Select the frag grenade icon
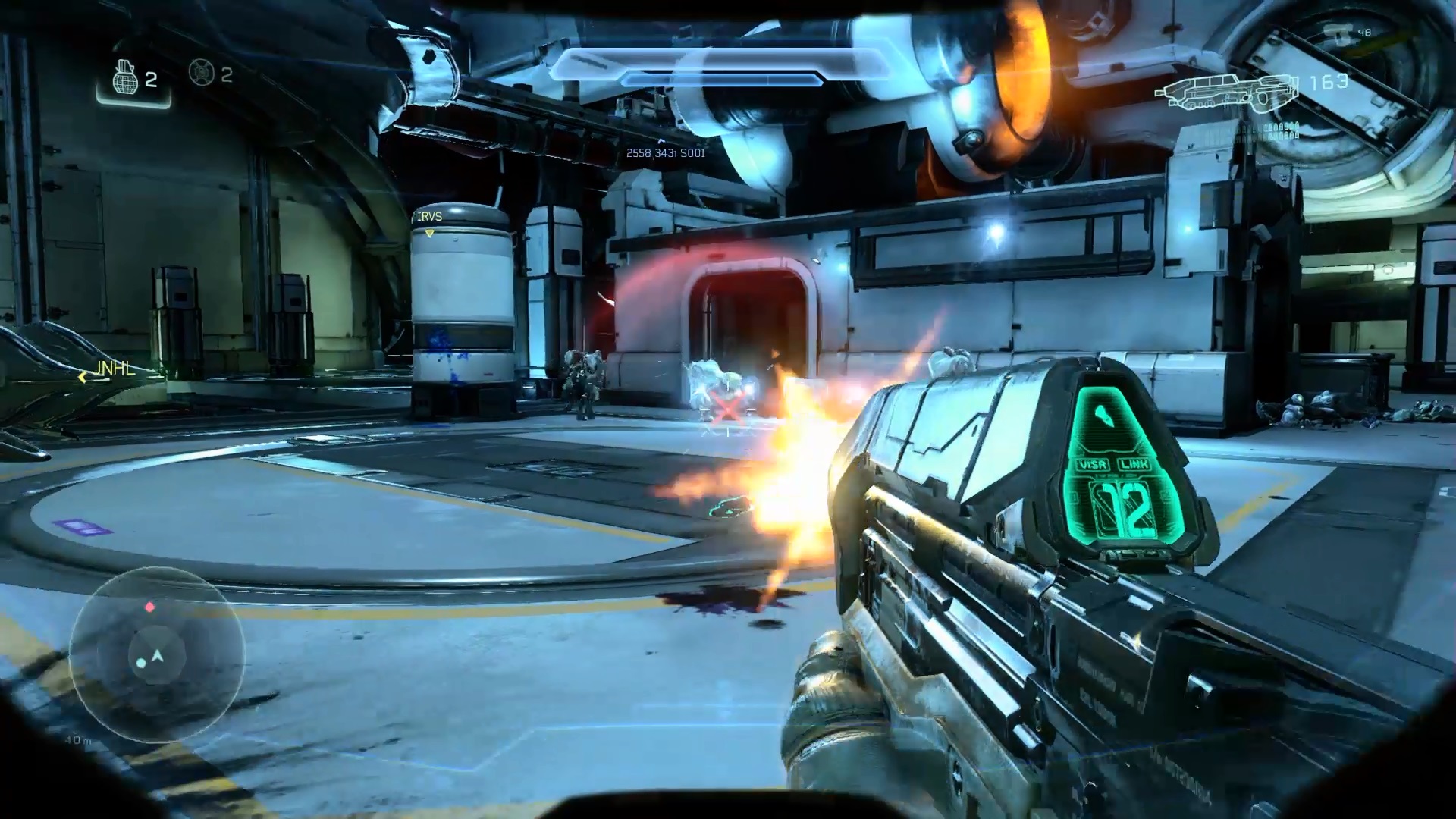The image size is (1456, 819). click(124, 77)
